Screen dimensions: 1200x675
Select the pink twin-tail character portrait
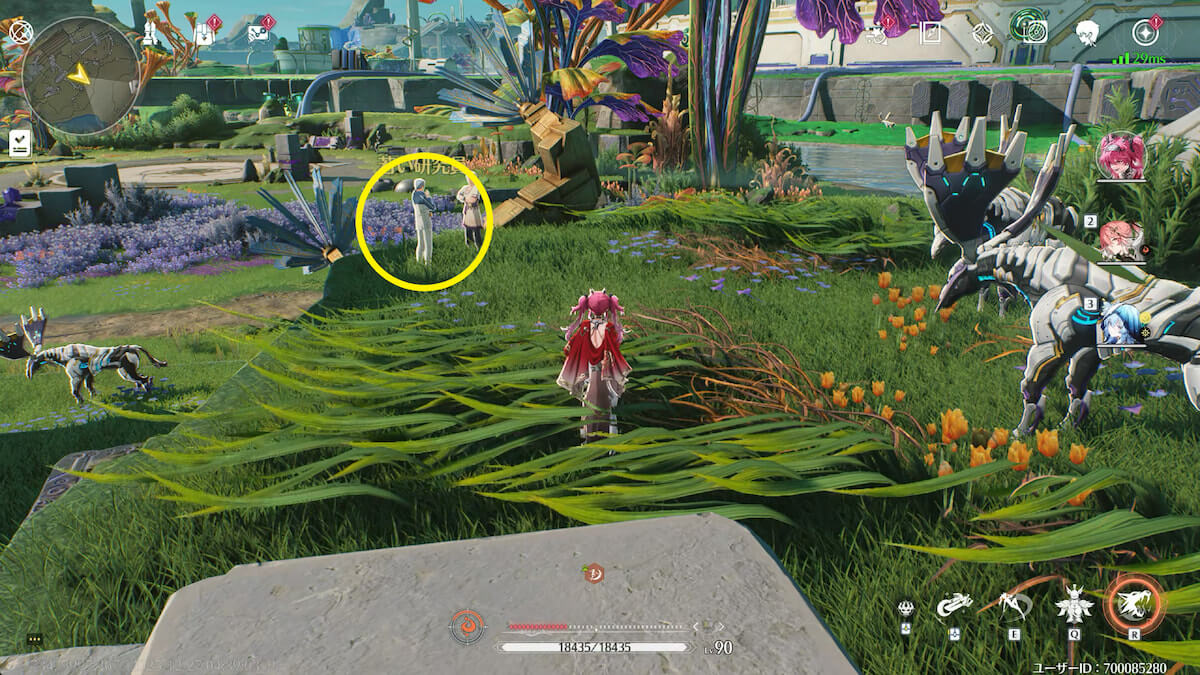pyautogui.click(x=1121, y=156)
